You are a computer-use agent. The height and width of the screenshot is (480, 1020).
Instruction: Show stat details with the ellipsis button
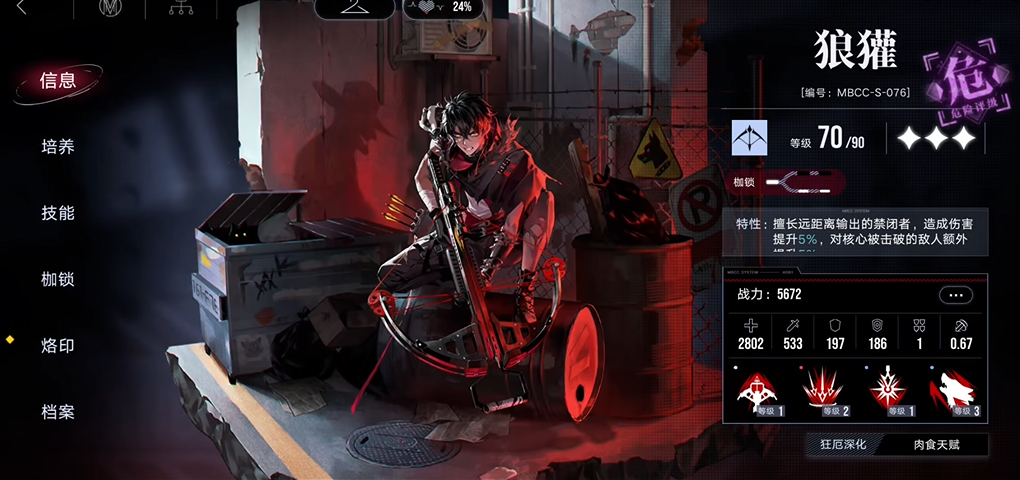(x=955, y=295)
